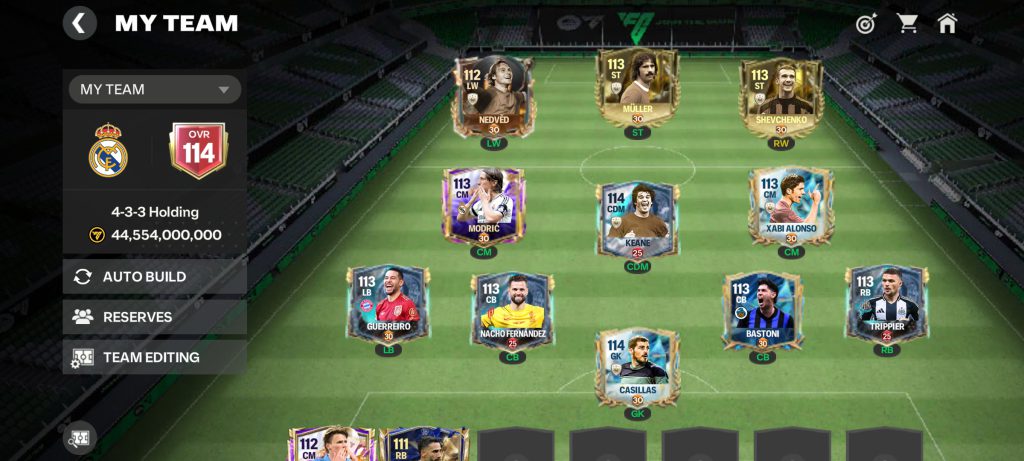Pick goalkeeper Casillas card

(x=637, y=367)
